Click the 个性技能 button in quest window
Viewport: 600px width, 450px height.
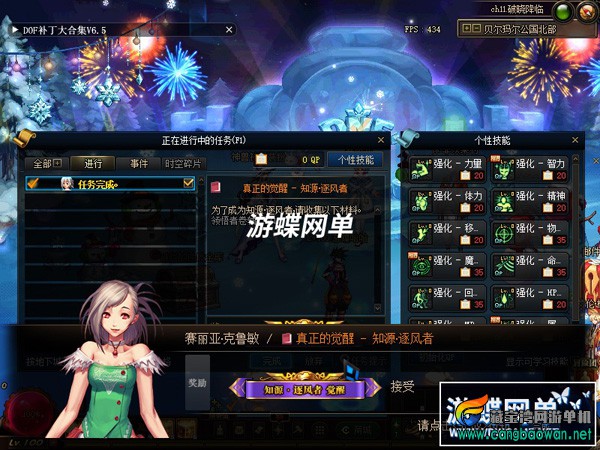[357, 159]
